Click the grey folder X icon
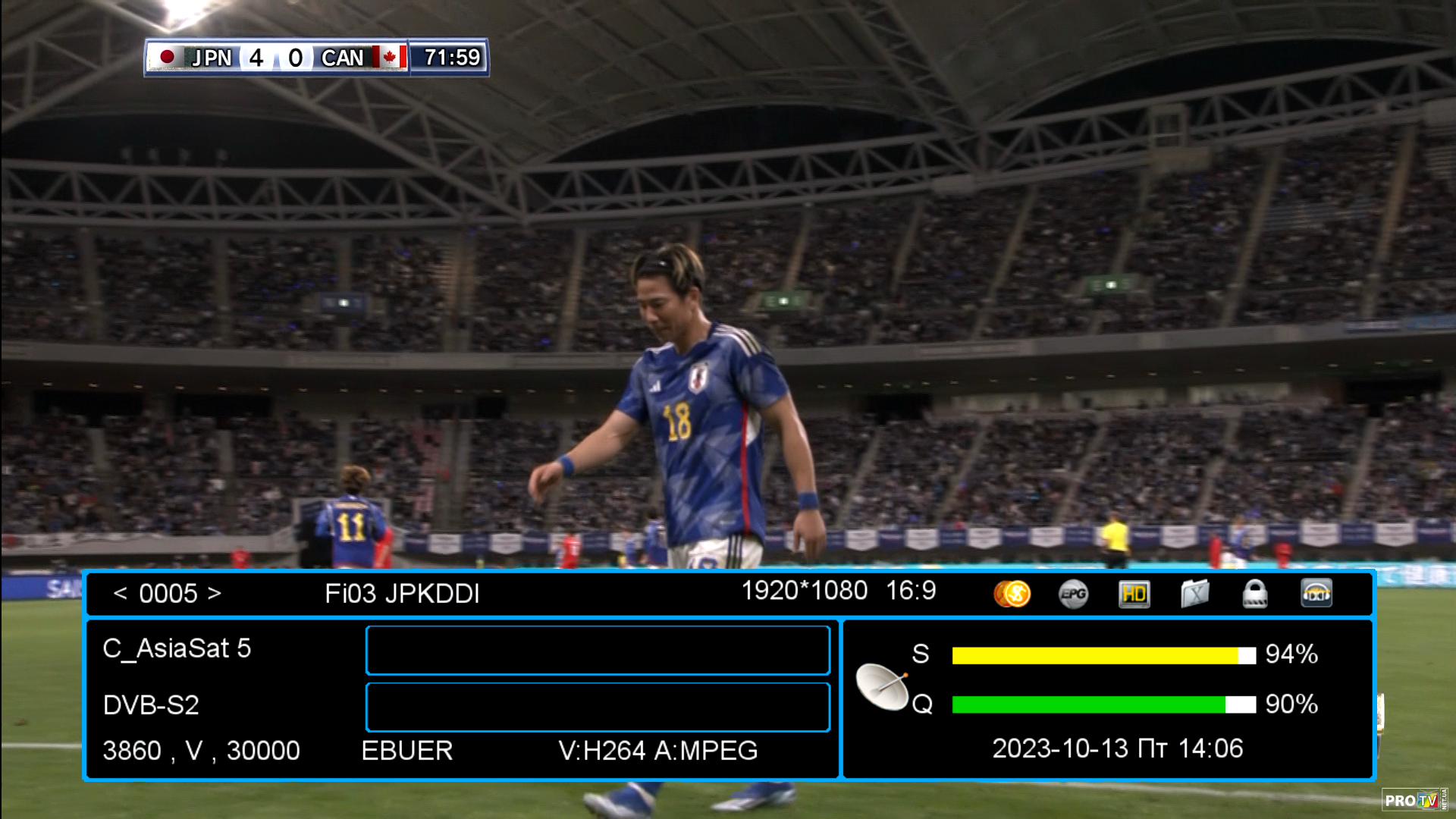Image resolution: width=1456 pixels, height=819 pixels. (1194, 594)
